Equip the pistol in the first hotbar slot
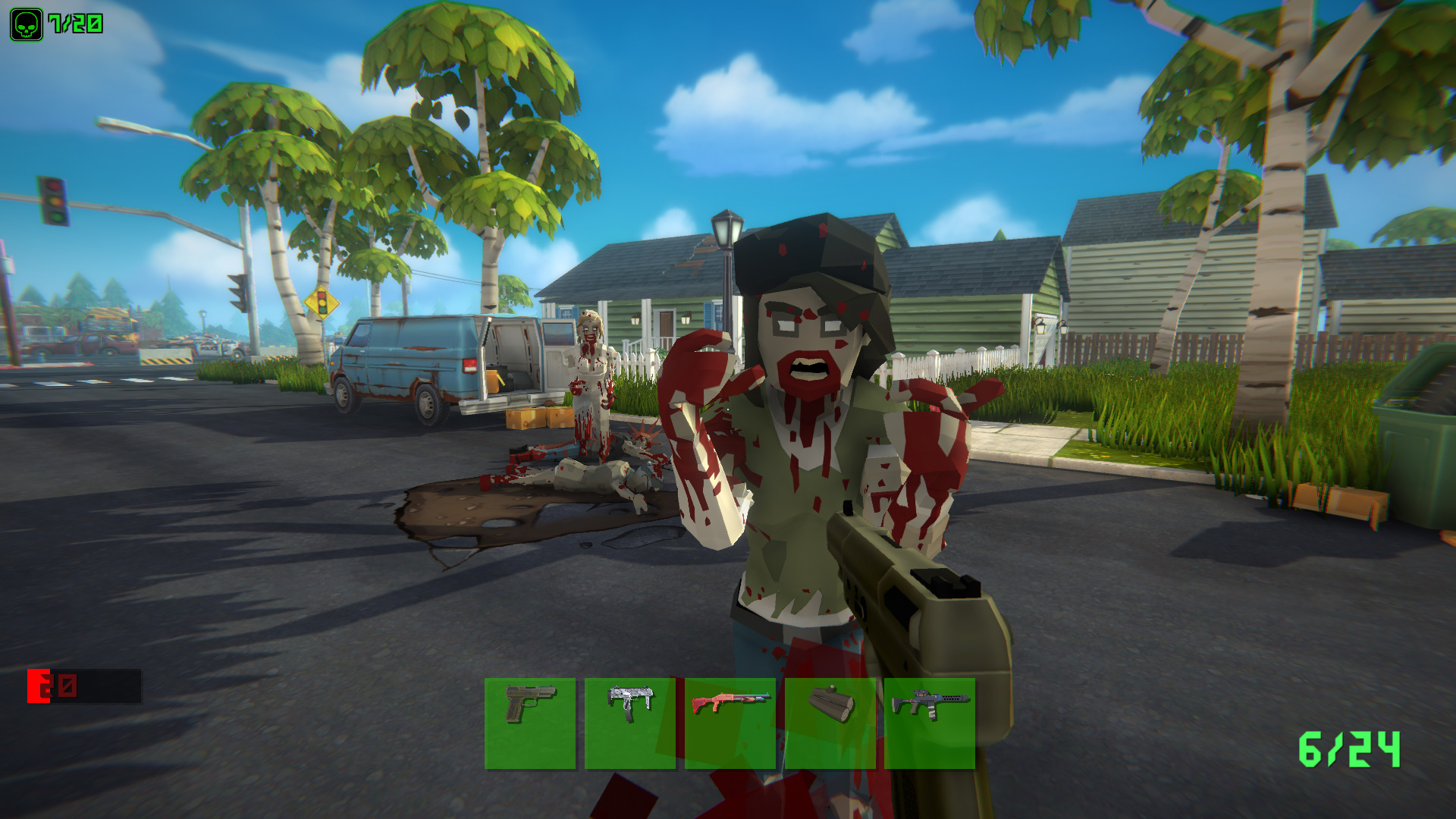This screenshot has width=1456, height=819. coord(530,717)
